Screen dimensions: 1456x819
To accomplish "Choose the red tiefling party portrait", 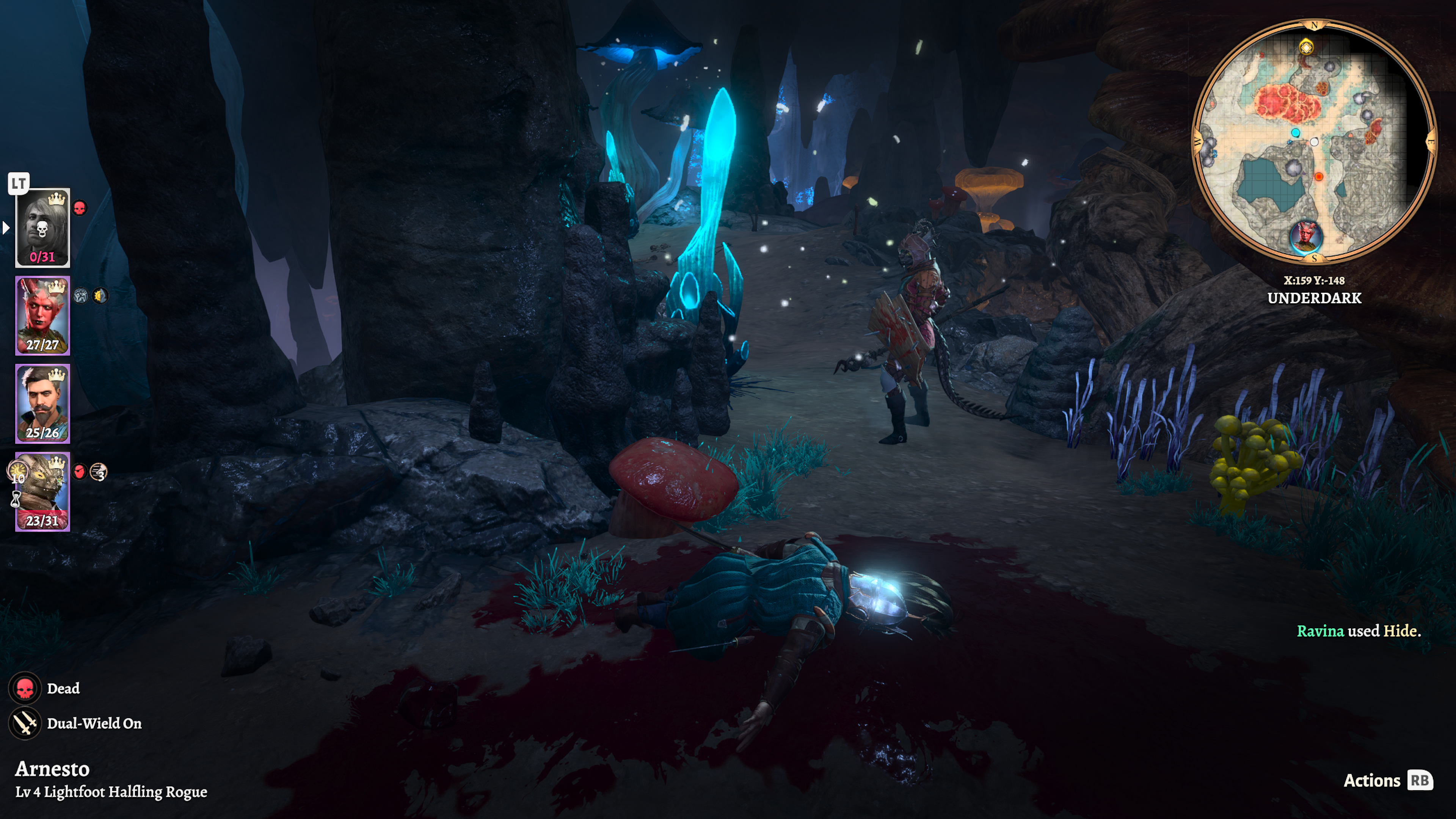I will click(42, 315).
